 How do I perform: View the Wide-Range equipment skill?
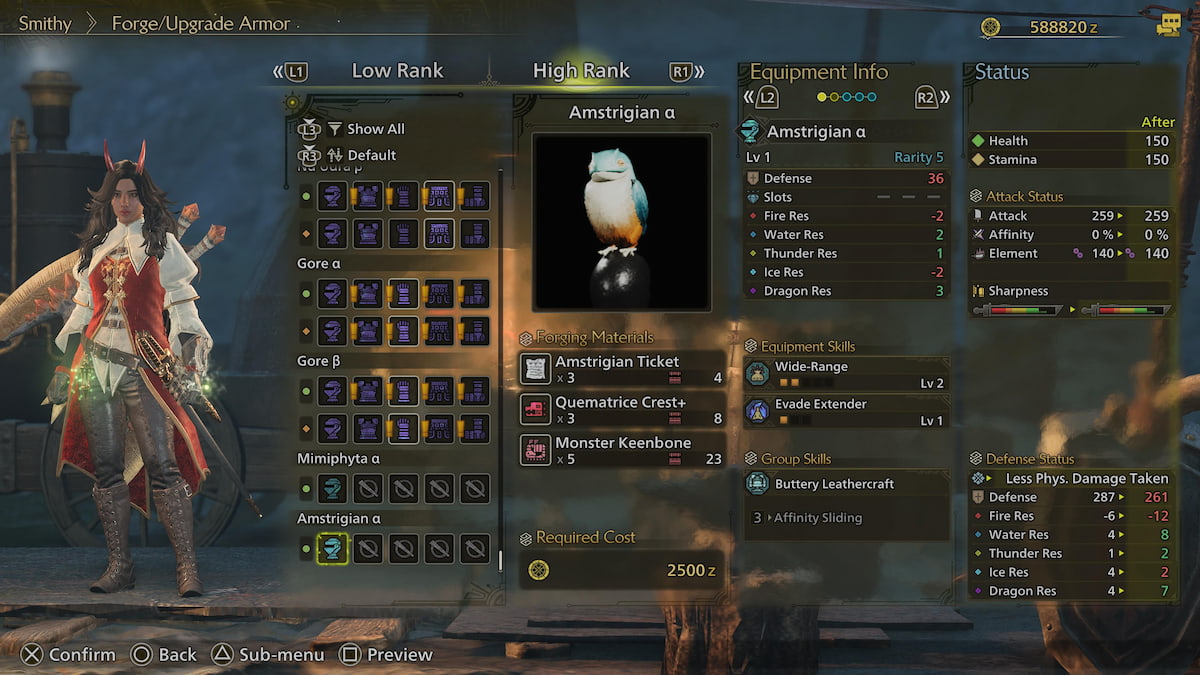tap(846, 374)
